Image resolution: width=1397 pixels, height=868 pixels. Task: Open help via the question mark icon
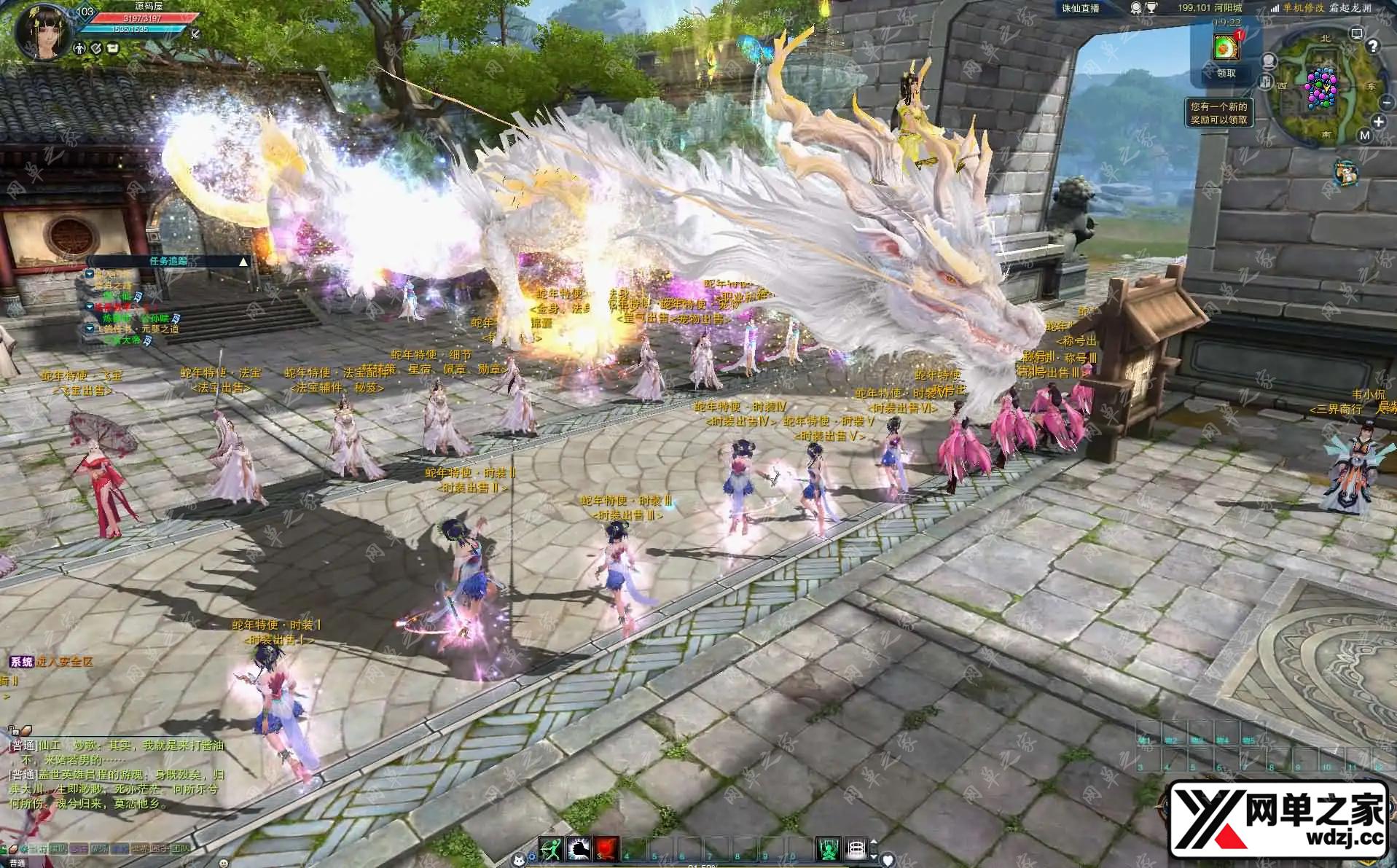pos(1373,47)
